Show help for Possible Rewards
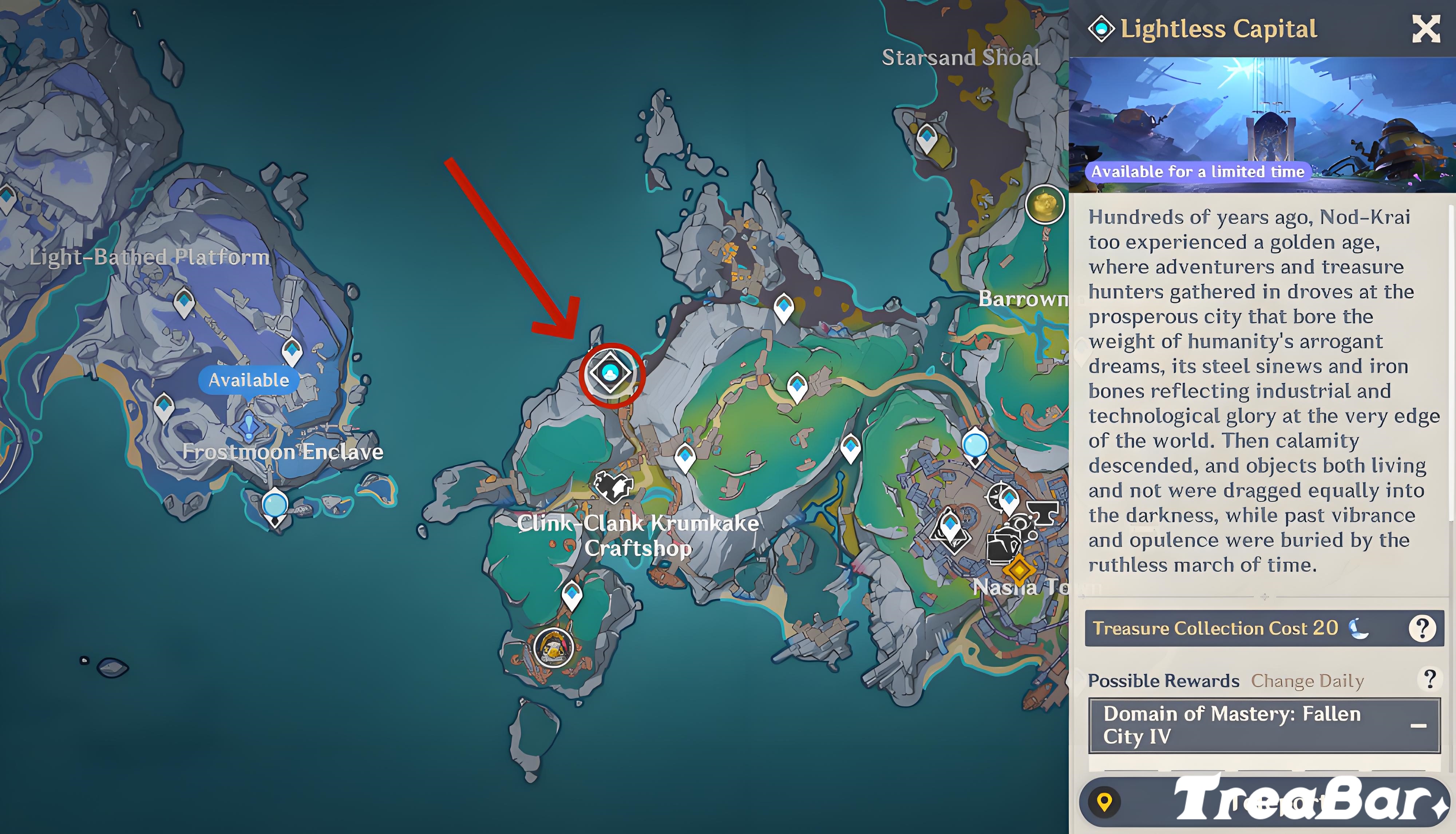Viewport: 1456px width, 834px height. point(1429,679)
